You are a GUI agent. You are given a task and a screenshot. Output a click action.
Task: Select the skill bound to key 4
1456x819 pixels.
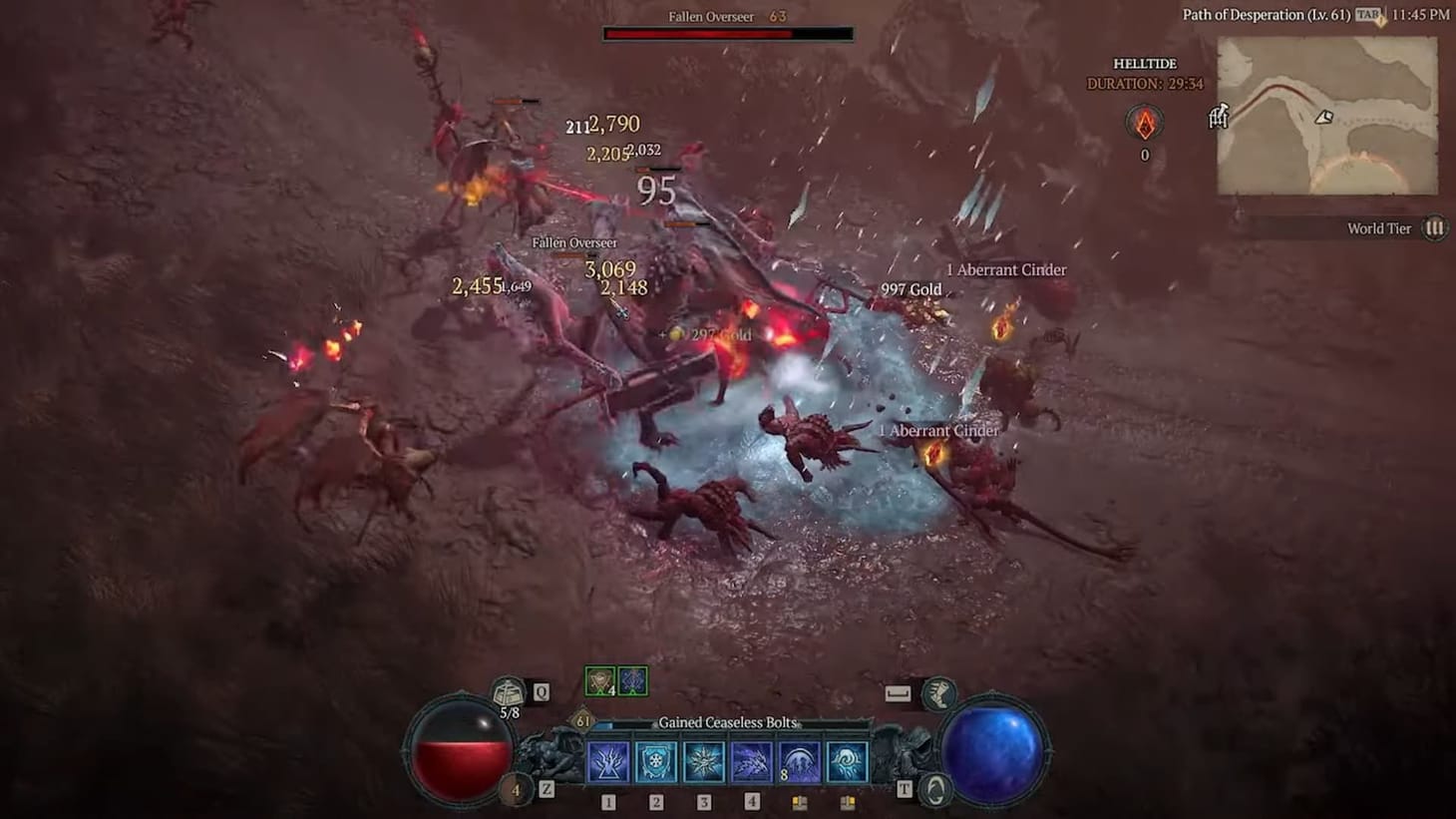click(x=751, y=761)
